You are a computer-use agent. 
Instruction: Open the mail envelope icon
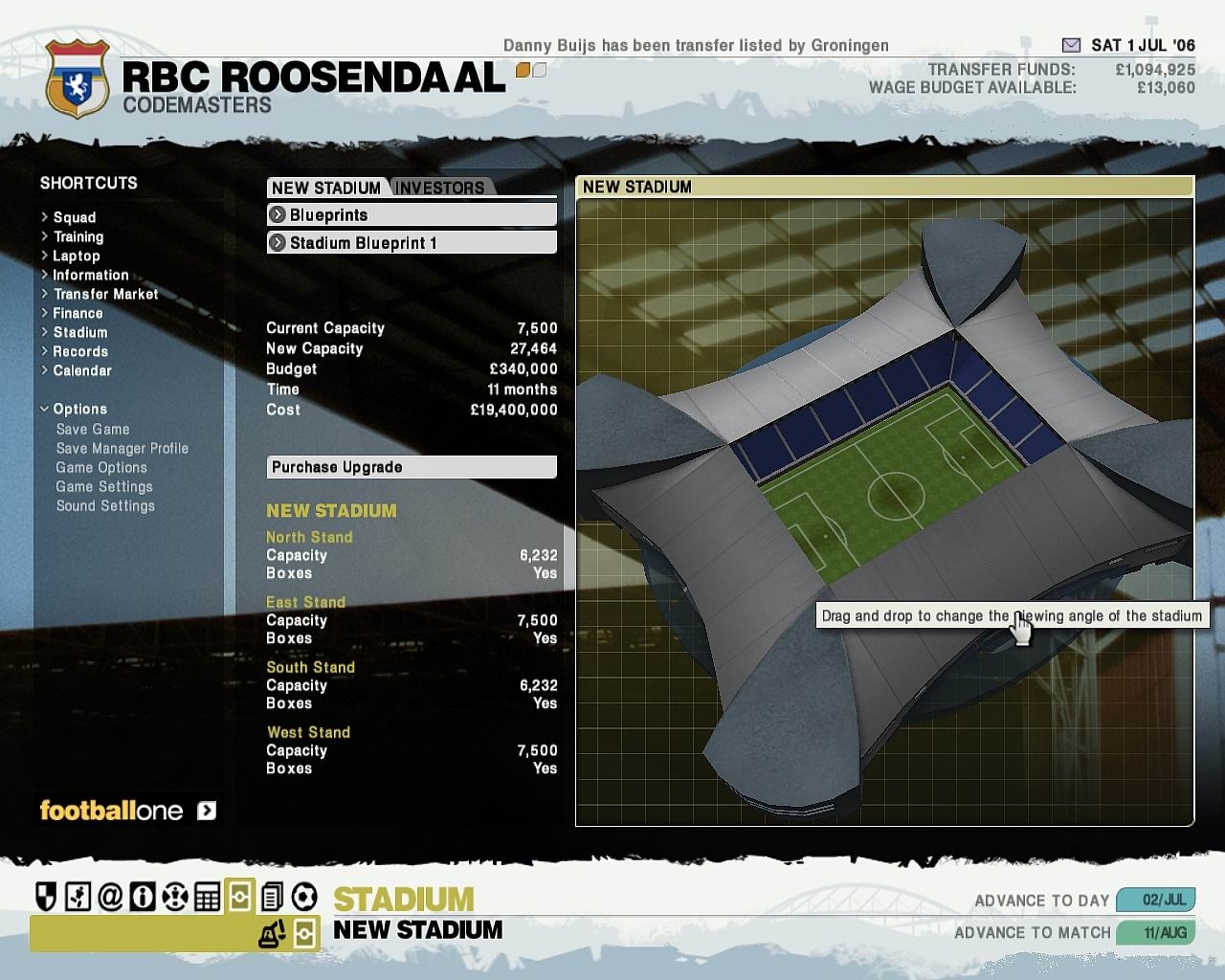(x=1071, y=45)
